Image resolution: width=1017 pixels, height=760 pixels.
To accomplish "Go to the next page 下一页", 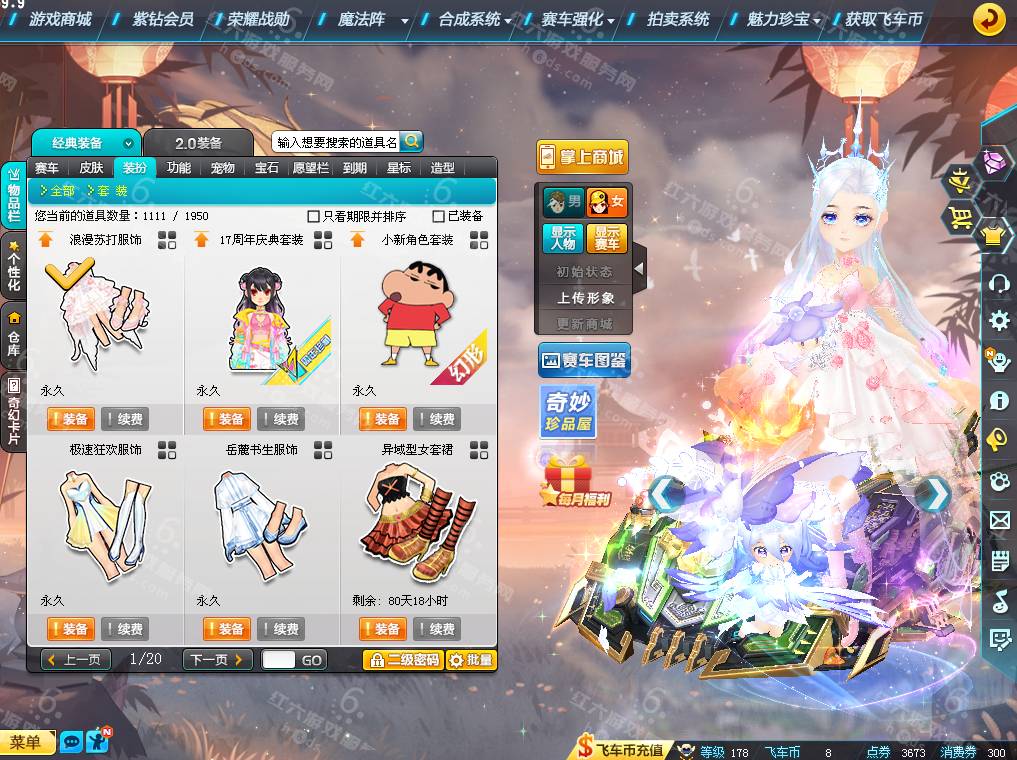I will [216, 659].
